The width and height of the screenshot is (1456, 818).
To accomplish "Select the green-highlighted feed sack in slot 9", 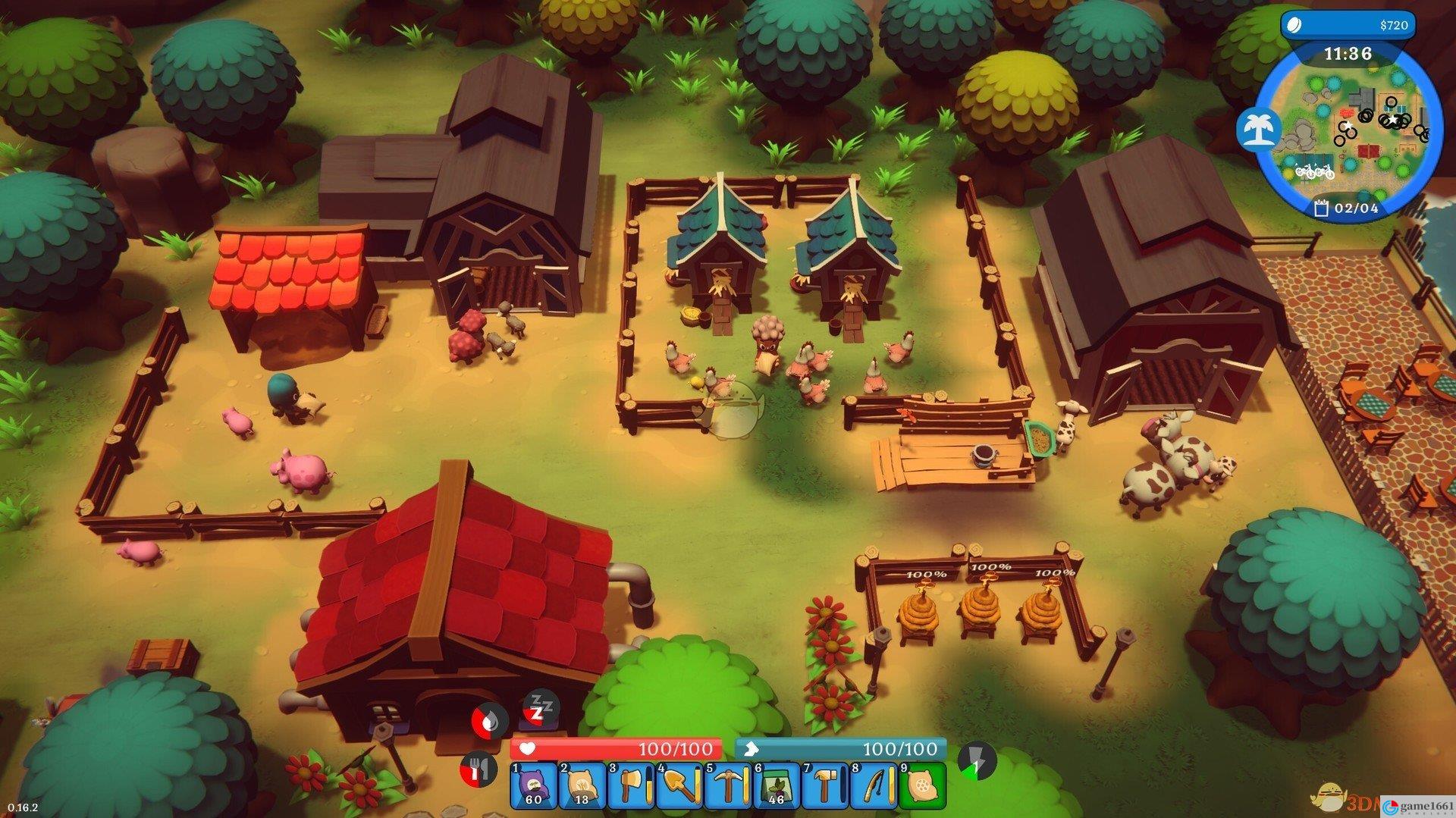I will point(922,785).
